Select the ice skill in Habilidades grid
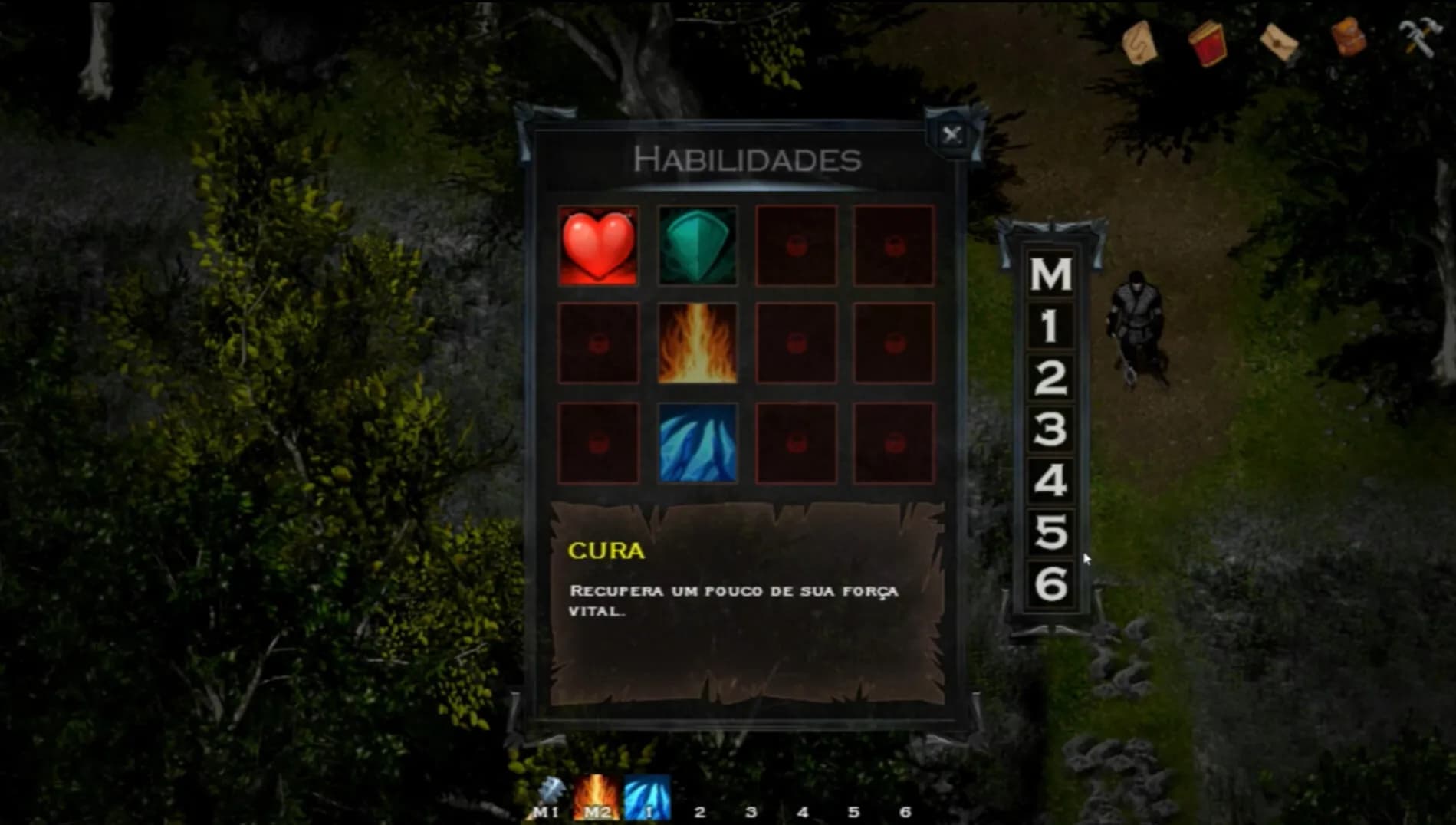This screenshot has width=1456, height=825. point(697,441)
